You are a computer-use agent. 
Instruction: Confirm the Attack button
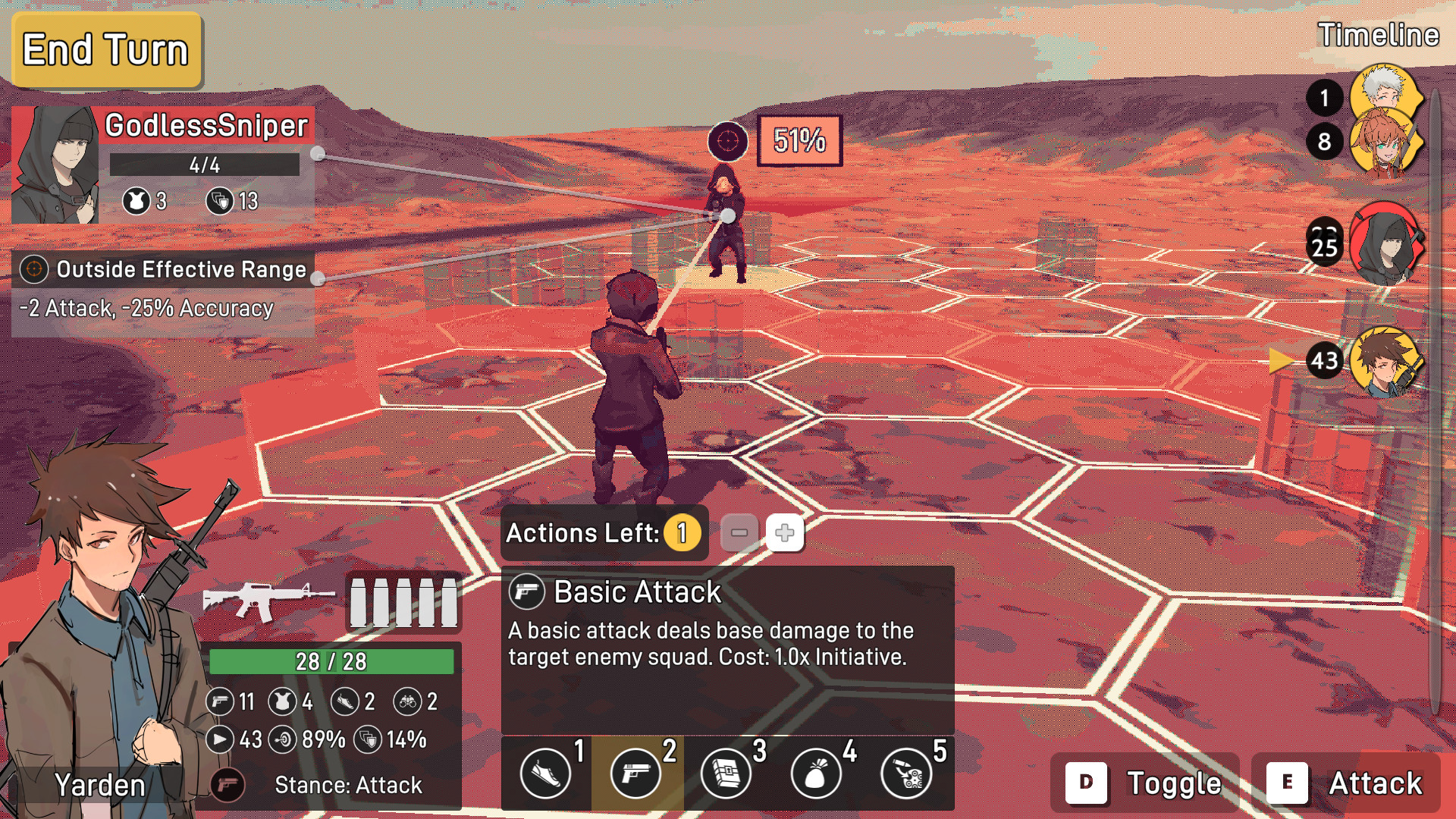tap(1346, 783)
